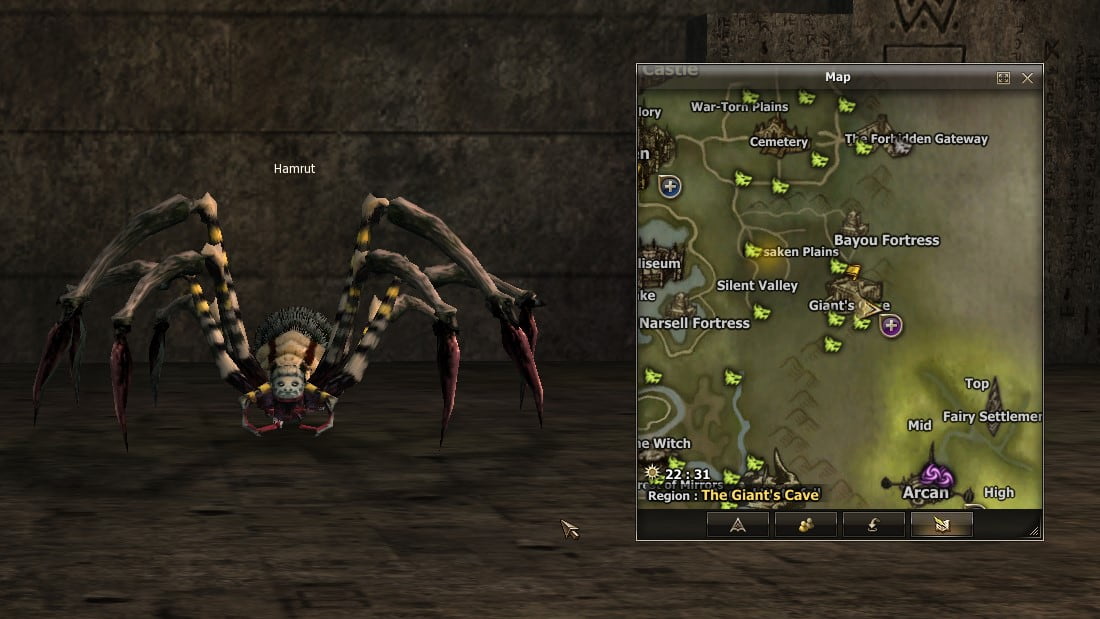
Task: Select the purple Arcan swirl marker
Action: 937,474
